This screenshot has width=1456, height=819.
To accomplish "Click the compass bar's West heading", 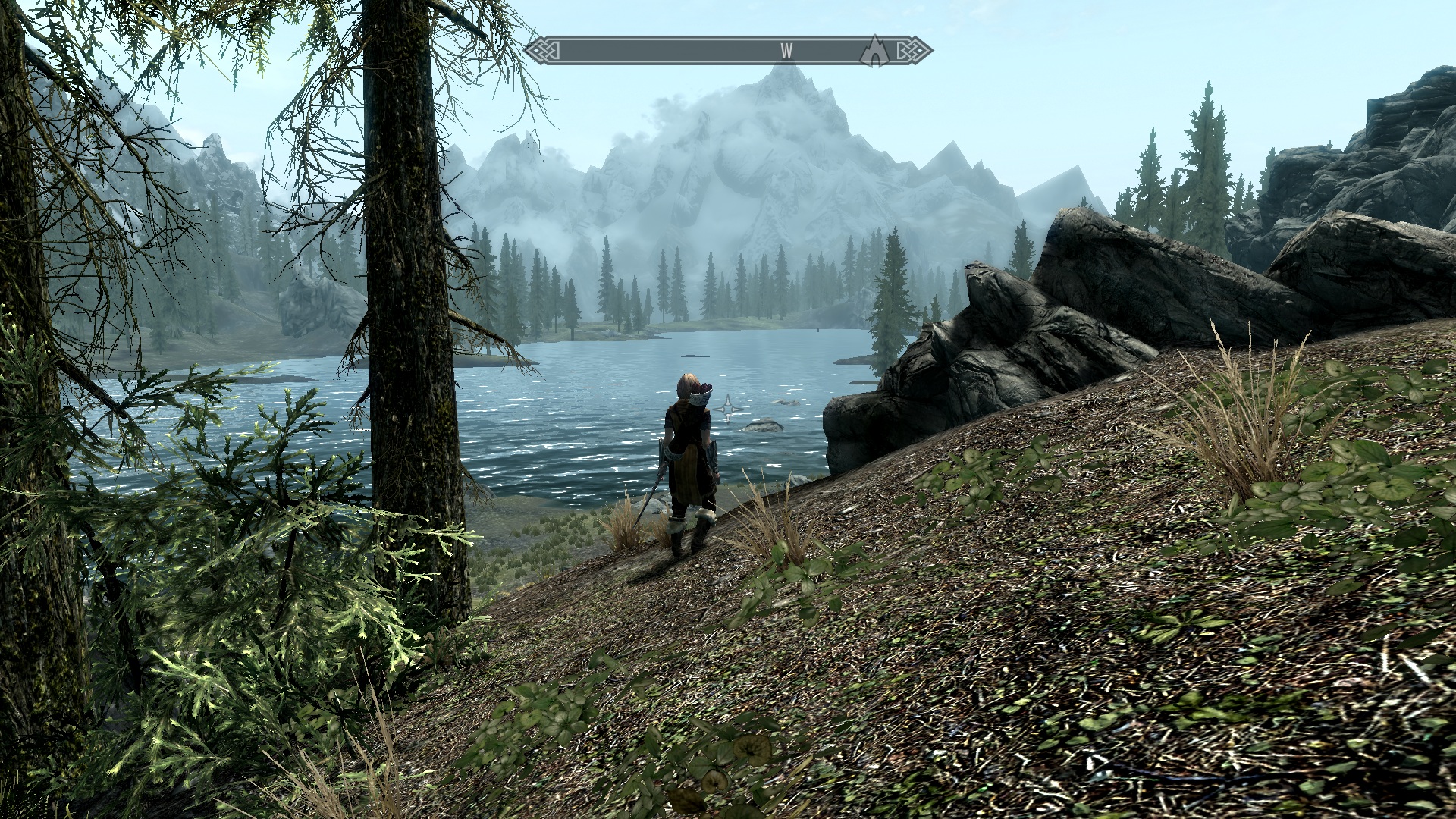I will [x=786, y=51].
